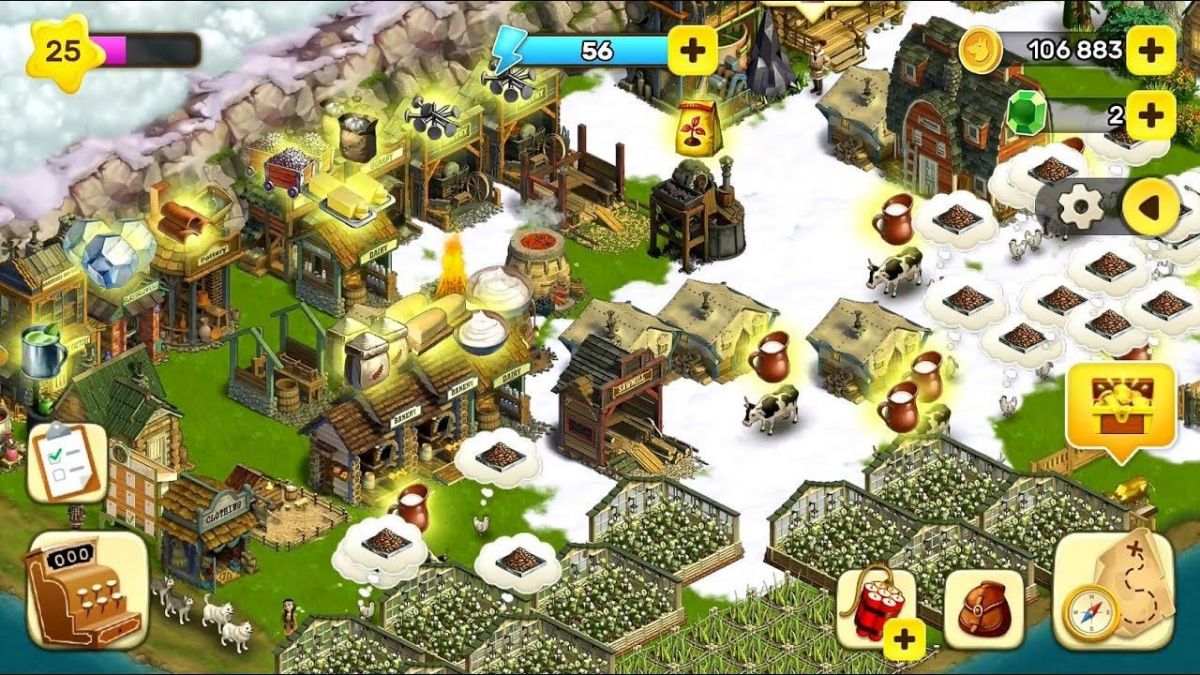Open the cash register shop
The width and height of the screenshot is (1200, 675).
coord(87,590)
